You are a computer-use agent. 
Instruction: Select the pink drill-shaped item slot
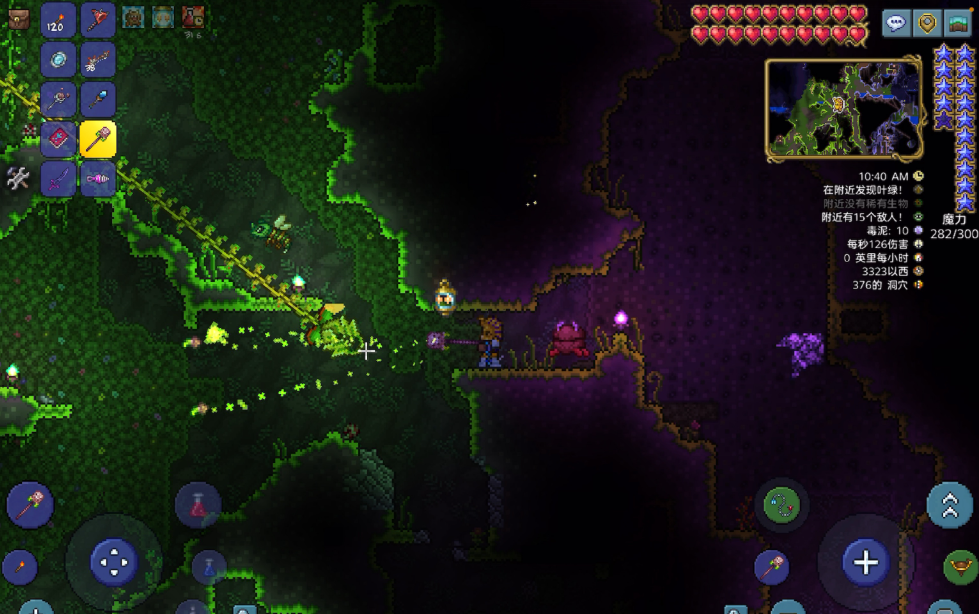(98, 179)
